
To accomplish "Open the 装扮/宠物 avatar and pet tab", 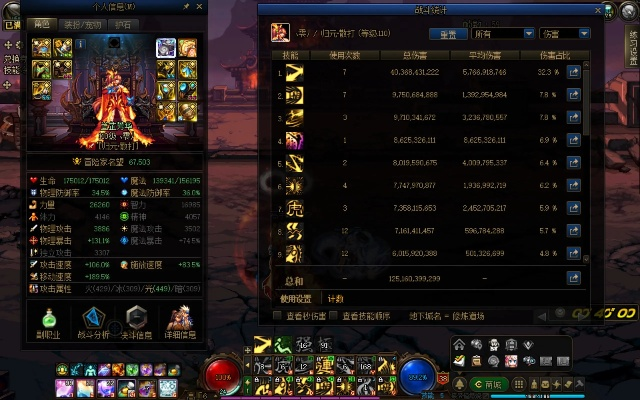I will click(83, 24).
